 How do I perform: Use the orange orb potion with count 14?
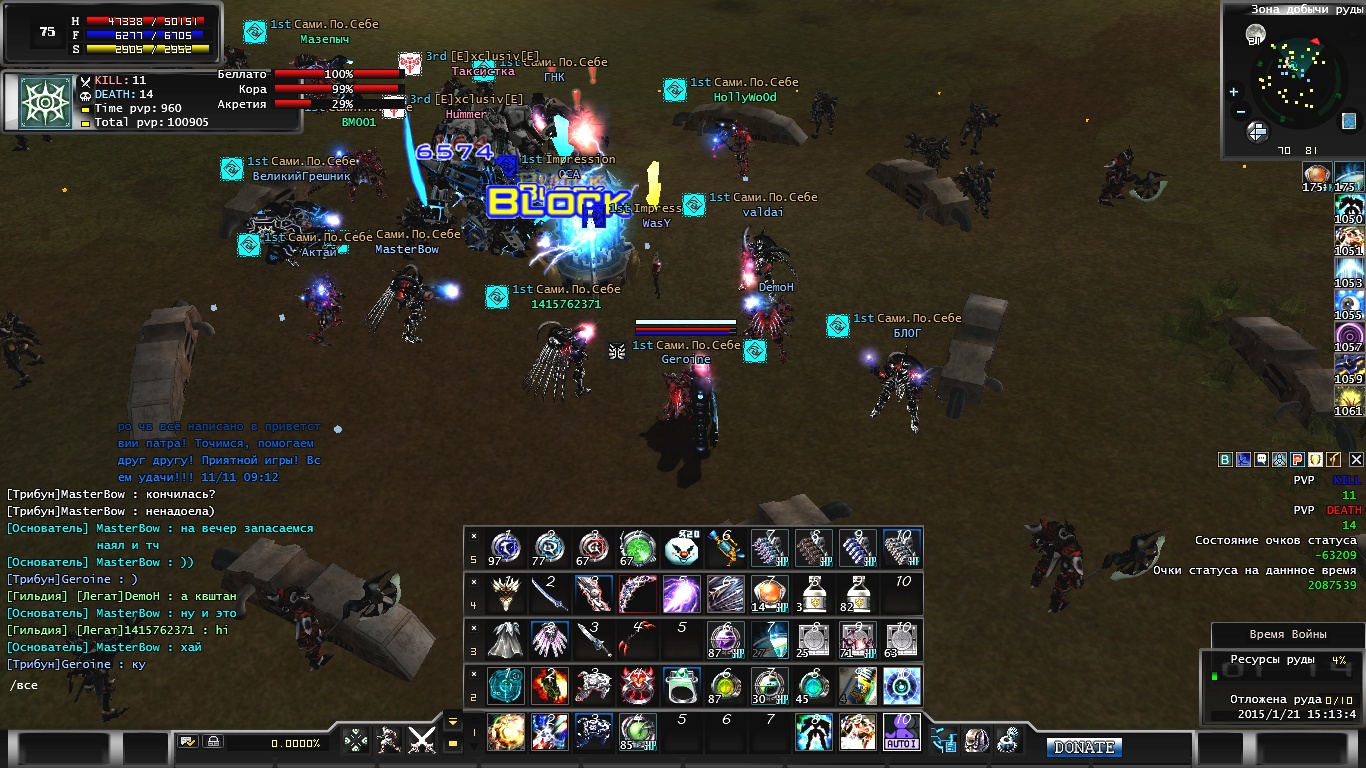769,594
